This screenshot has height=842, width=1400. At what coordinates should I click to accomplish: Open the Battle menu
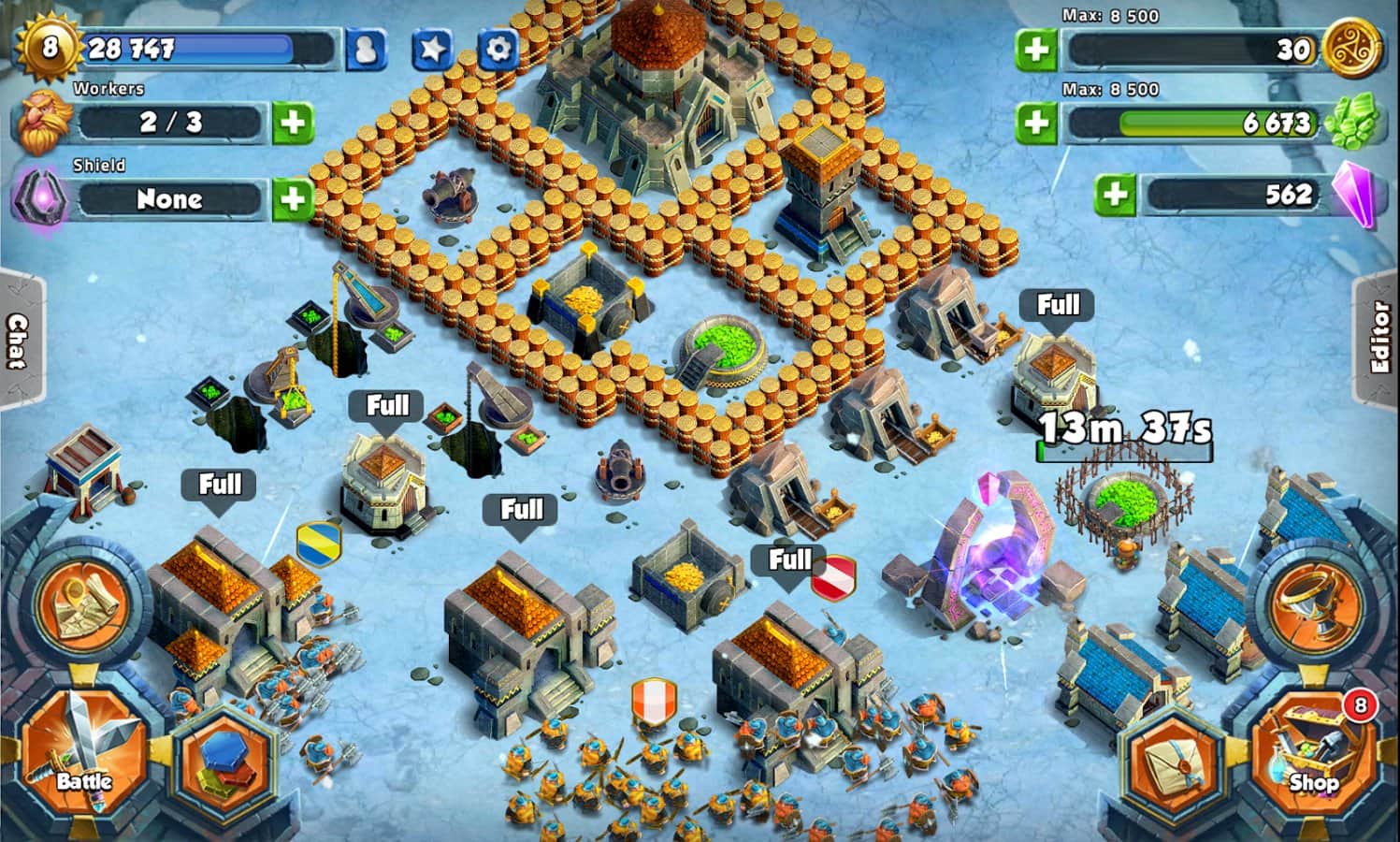pos(82,750)
